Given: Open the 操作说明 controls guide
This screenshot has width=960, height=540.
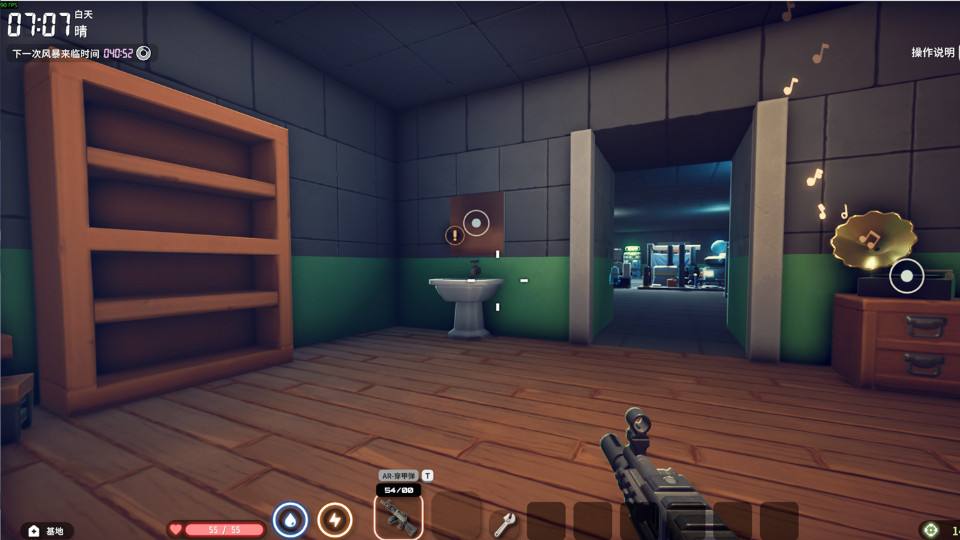Looking at the screenshot, I should tap(933, 52).
